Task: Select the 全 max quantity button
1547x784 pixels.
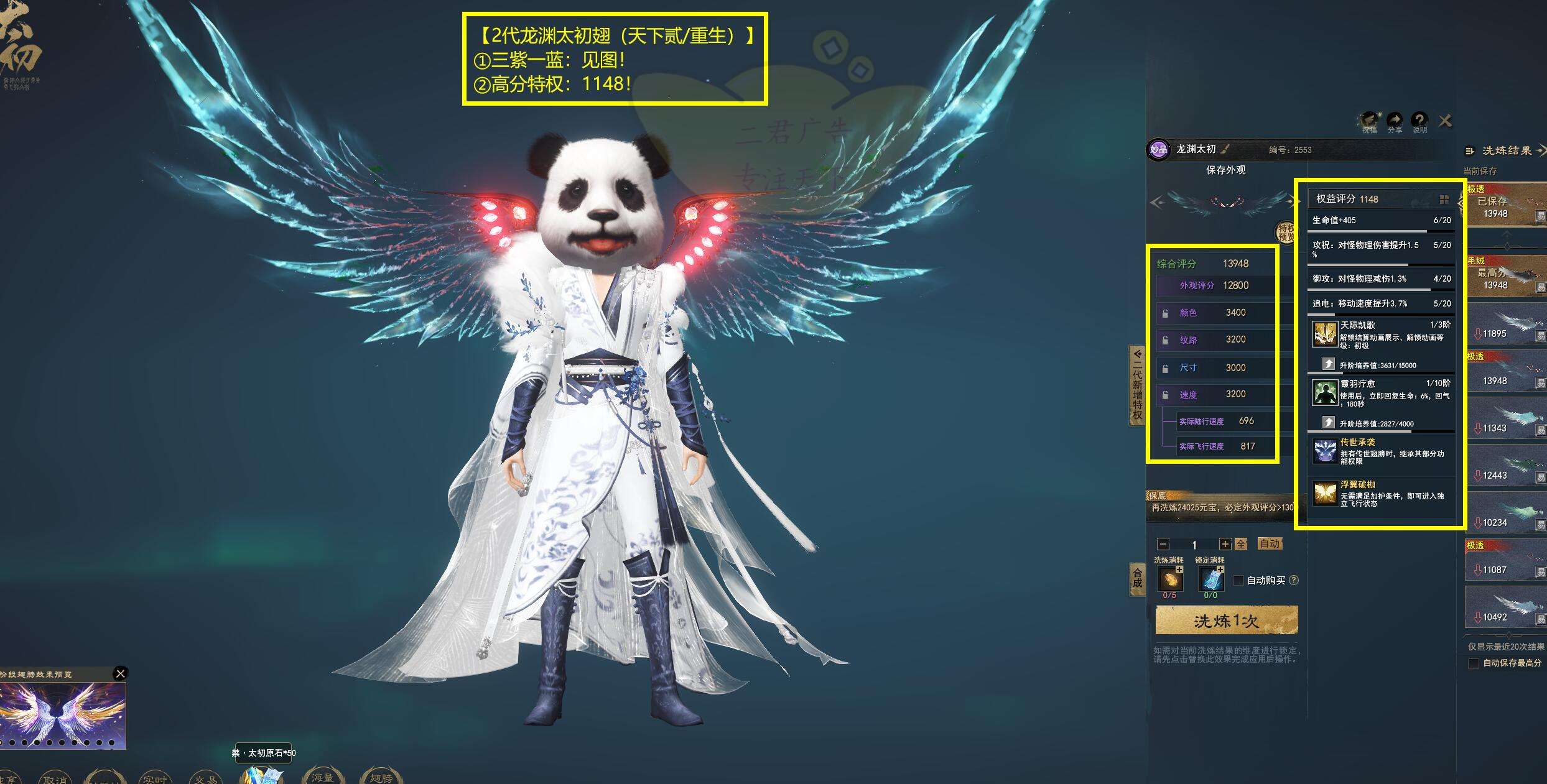Action: click(1241, 544)
